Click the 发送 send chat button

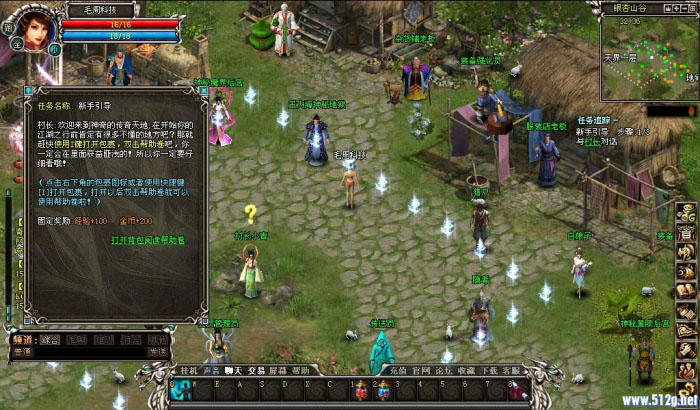pyautogui.click(x=157, y=351)
